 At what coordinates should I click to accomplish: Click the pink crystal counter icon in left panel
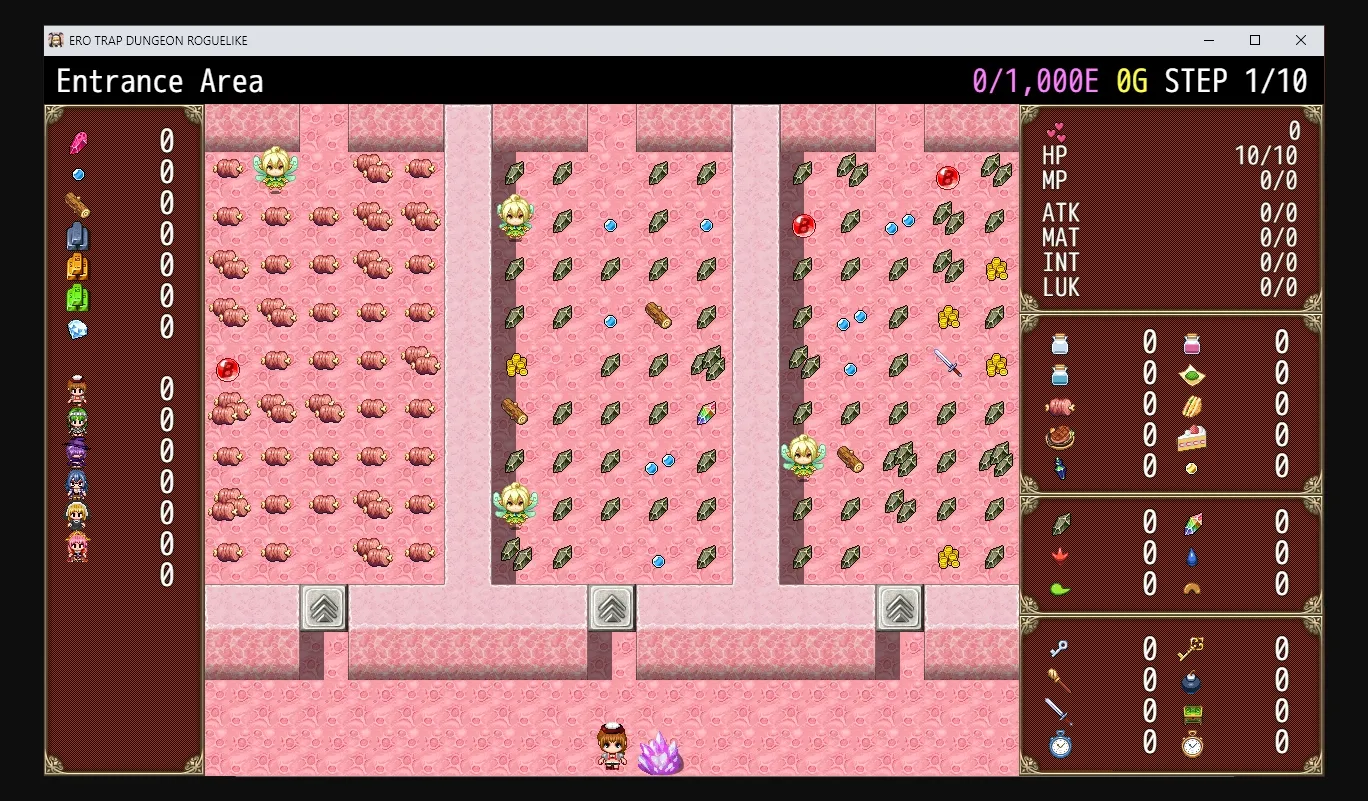[x=78, y=142]
